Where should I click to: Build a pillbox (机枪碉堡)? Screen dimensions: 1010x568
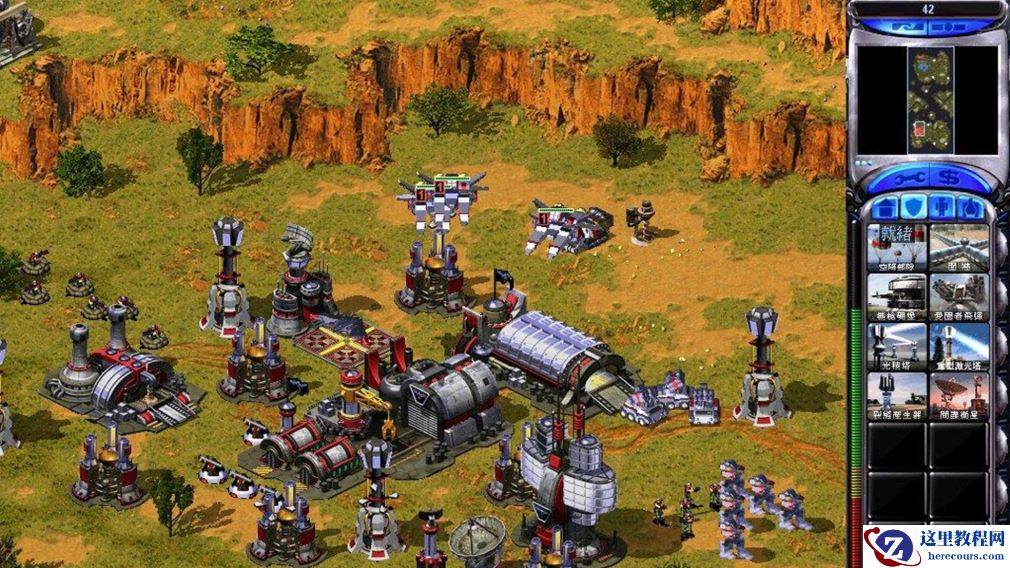[x=897, y=296]
